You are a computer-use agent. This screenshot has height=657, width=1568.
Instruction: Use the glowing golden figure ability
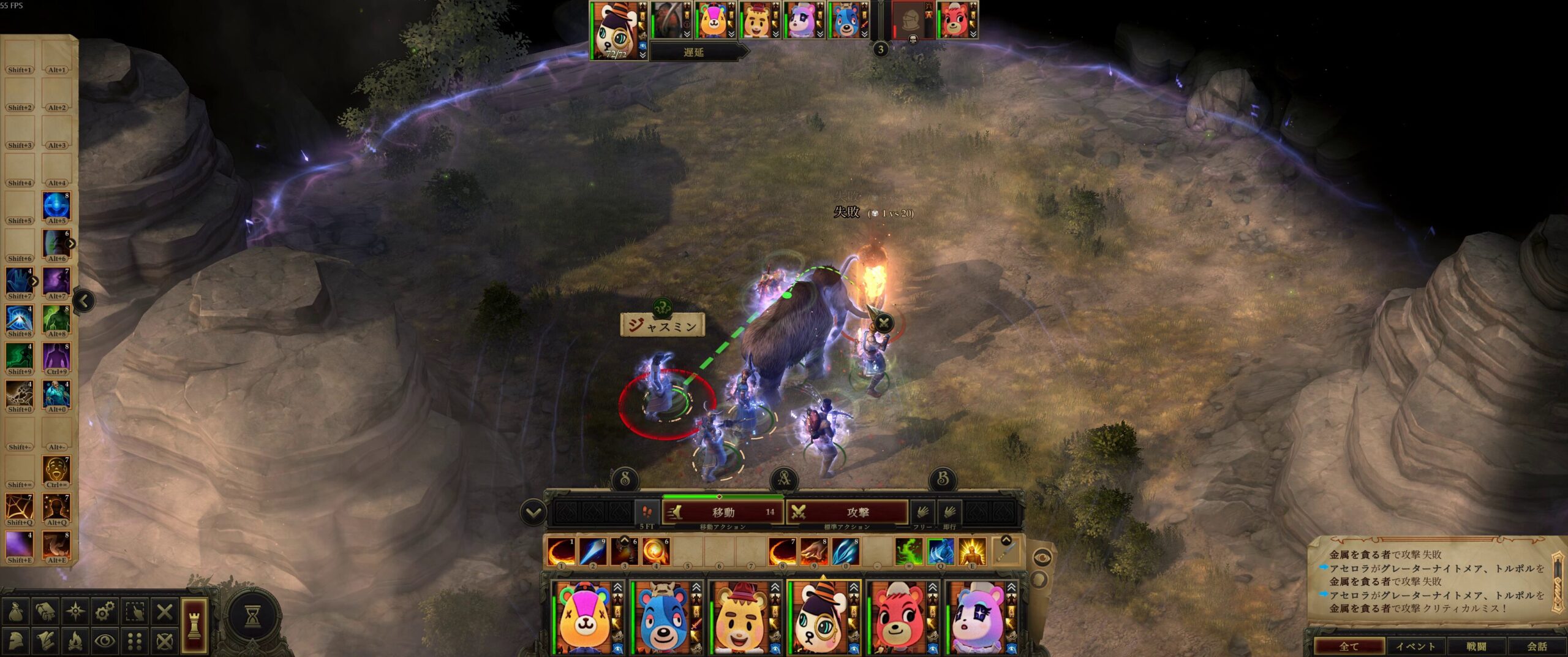point(971,552)
